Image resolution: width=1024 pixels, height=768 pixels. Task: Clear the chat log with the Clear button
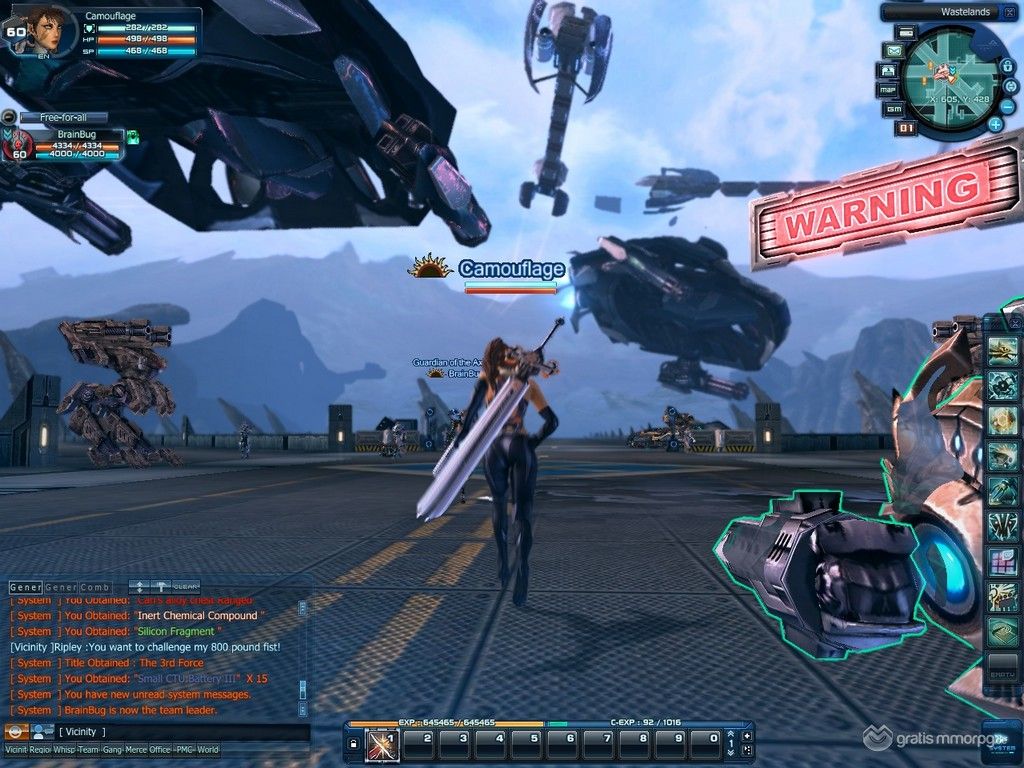pyautogui.click(x=186, y=586)
